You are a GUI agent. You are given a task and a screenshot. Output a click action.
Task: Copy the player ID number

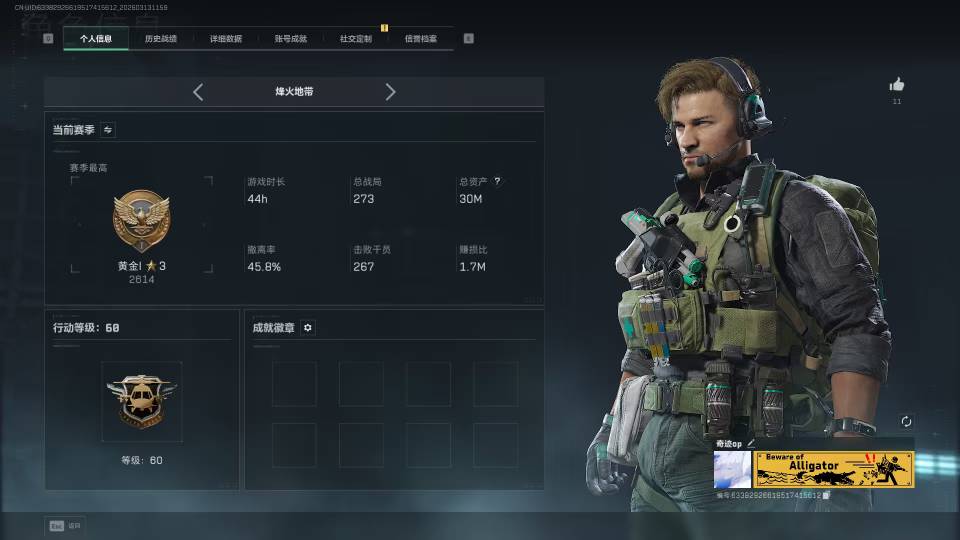(x=826, y=495)
